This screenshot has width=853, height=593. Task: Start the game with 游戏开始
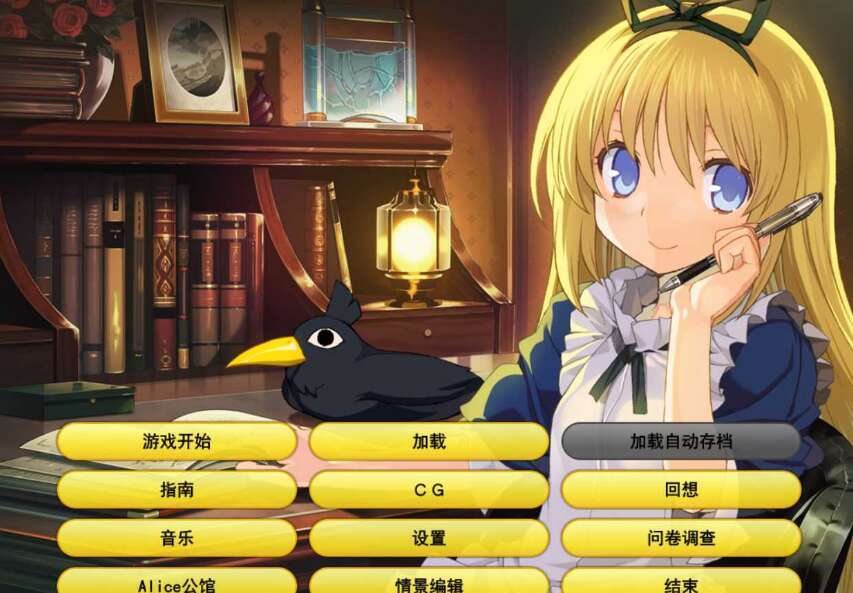[177, 441]
